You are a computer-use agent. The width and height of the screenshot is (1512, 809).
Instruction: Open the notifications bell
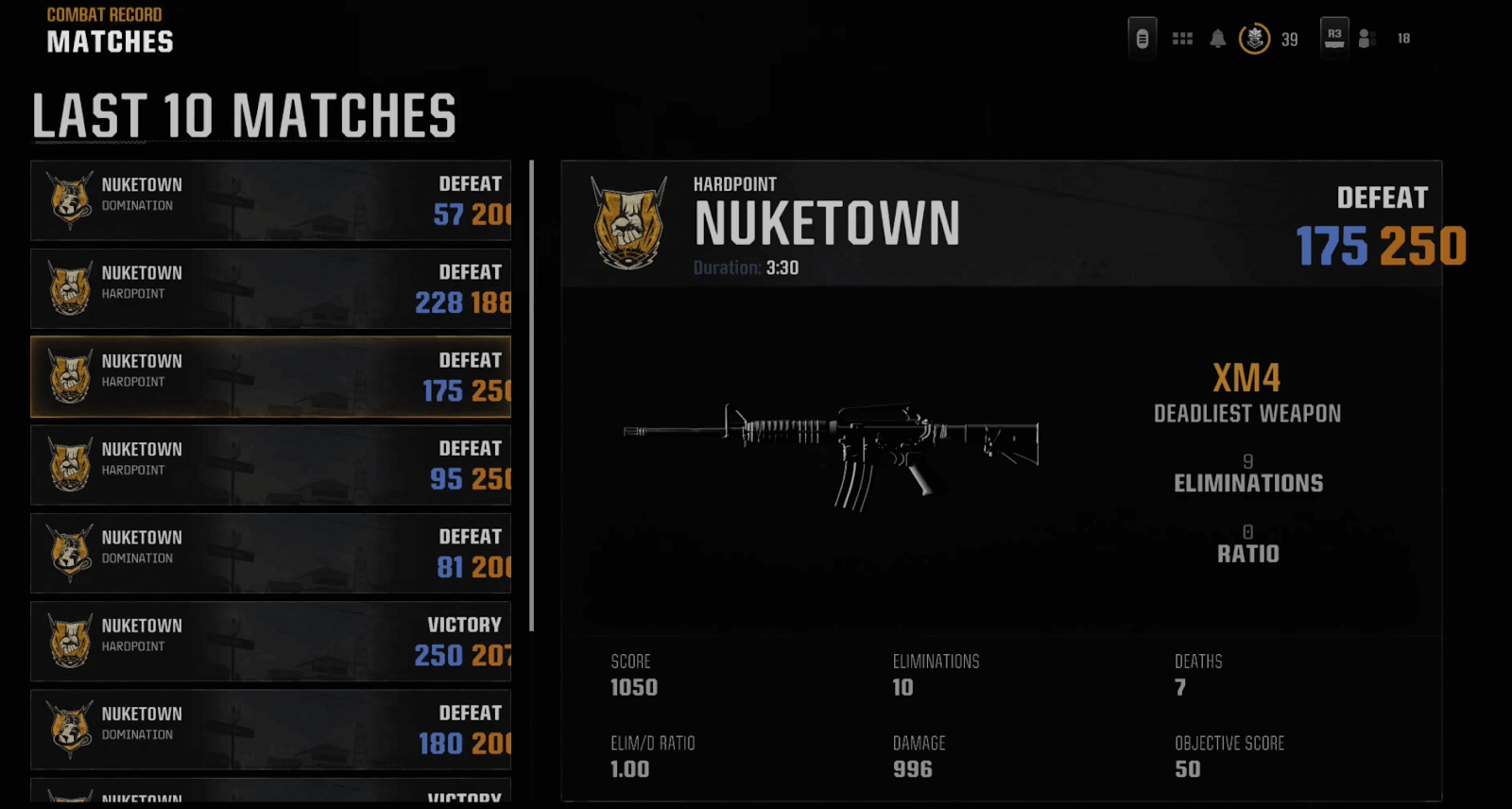tap(1218, 39)
